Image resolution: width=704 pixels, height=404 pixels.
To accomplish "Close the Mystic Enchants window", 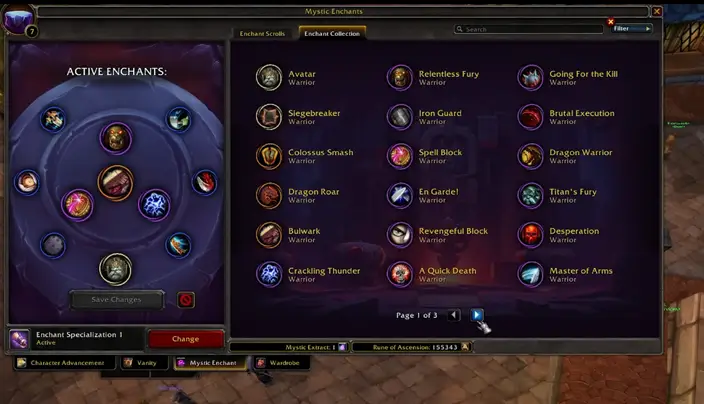I will pos(656,11).
